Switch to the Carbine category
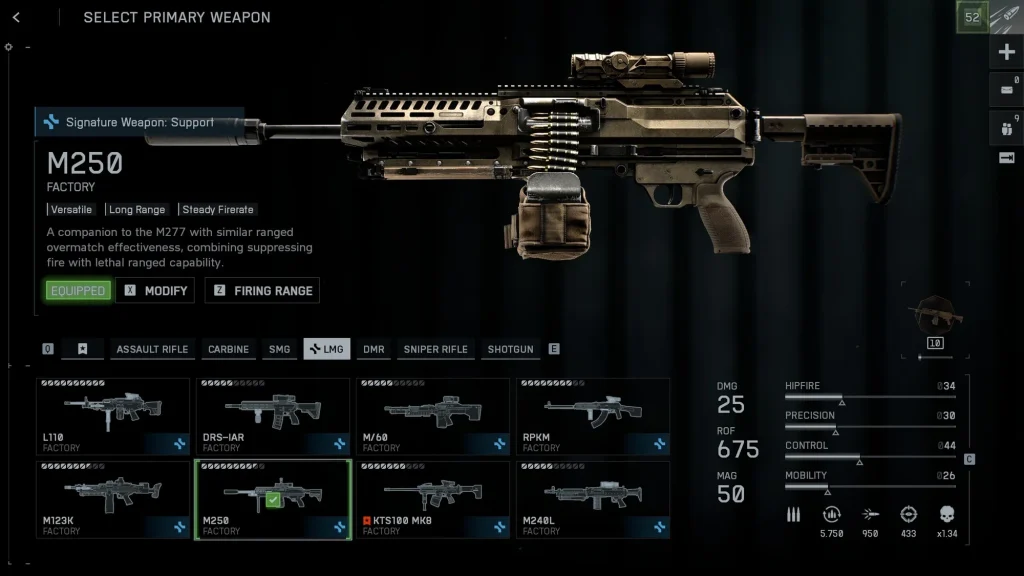The image size is (1024, 576). pyautogui.click(x=228, y=349)
